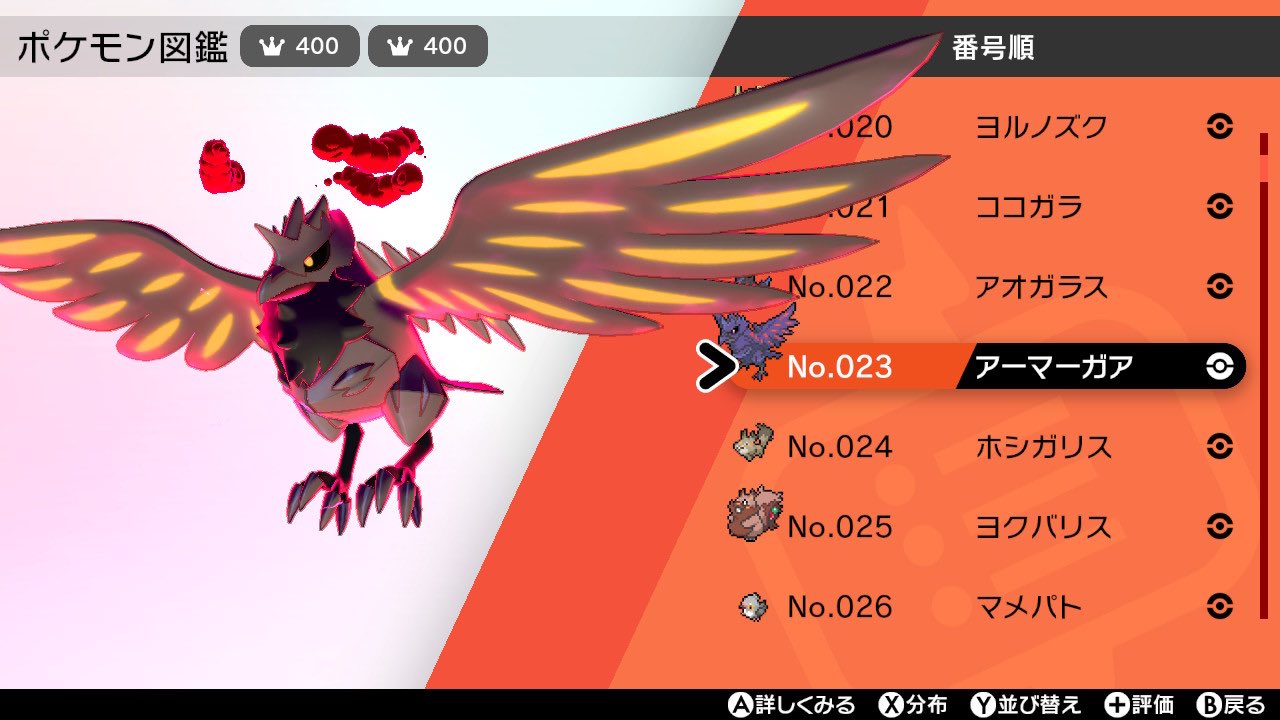Toggle the caught marker beside ホシガリス

[1222, 447]
